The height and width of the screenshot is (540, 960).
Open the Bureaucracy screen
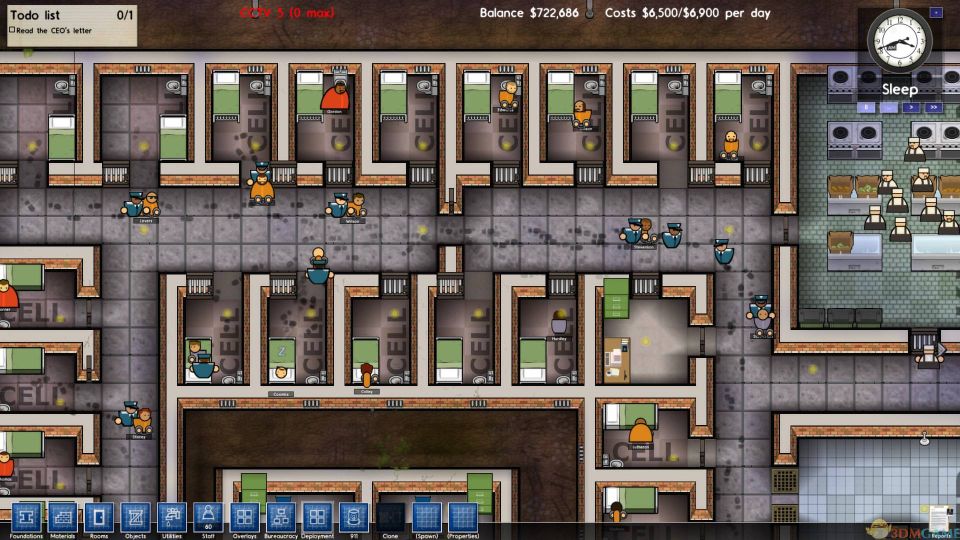[280, 517]
